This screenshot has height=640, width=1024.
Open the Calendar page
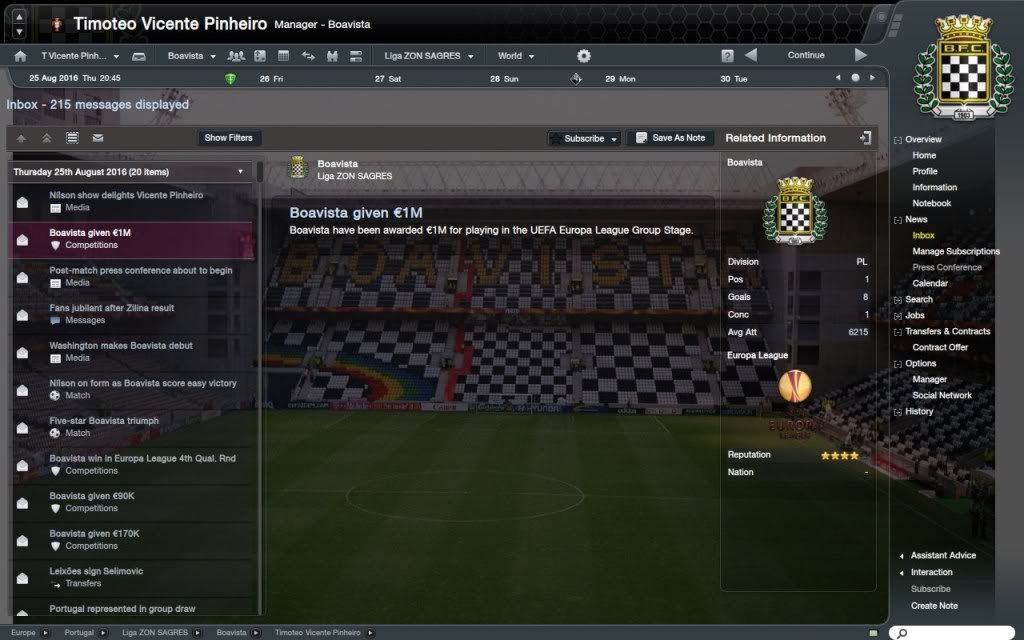[930, 283]
